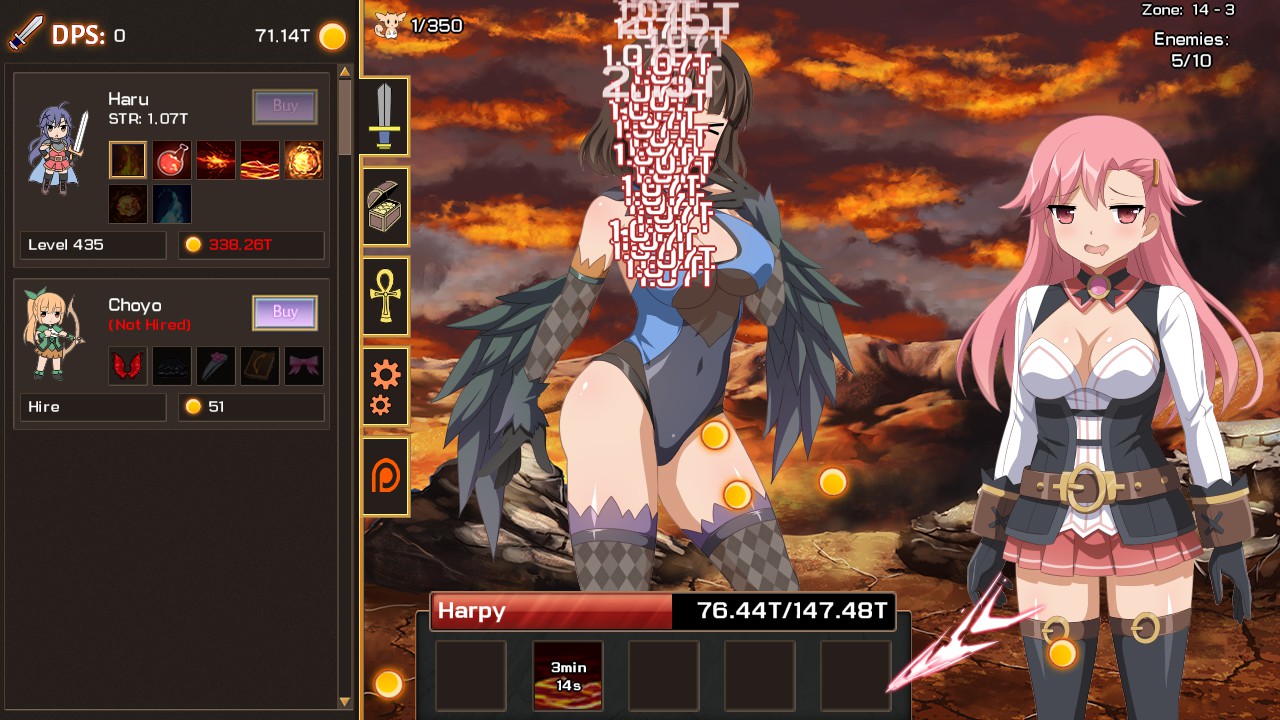Select Haru's highlighted first flame skill
The width and height of the screenshot is (1280, 720).
(x=128, y=160)
